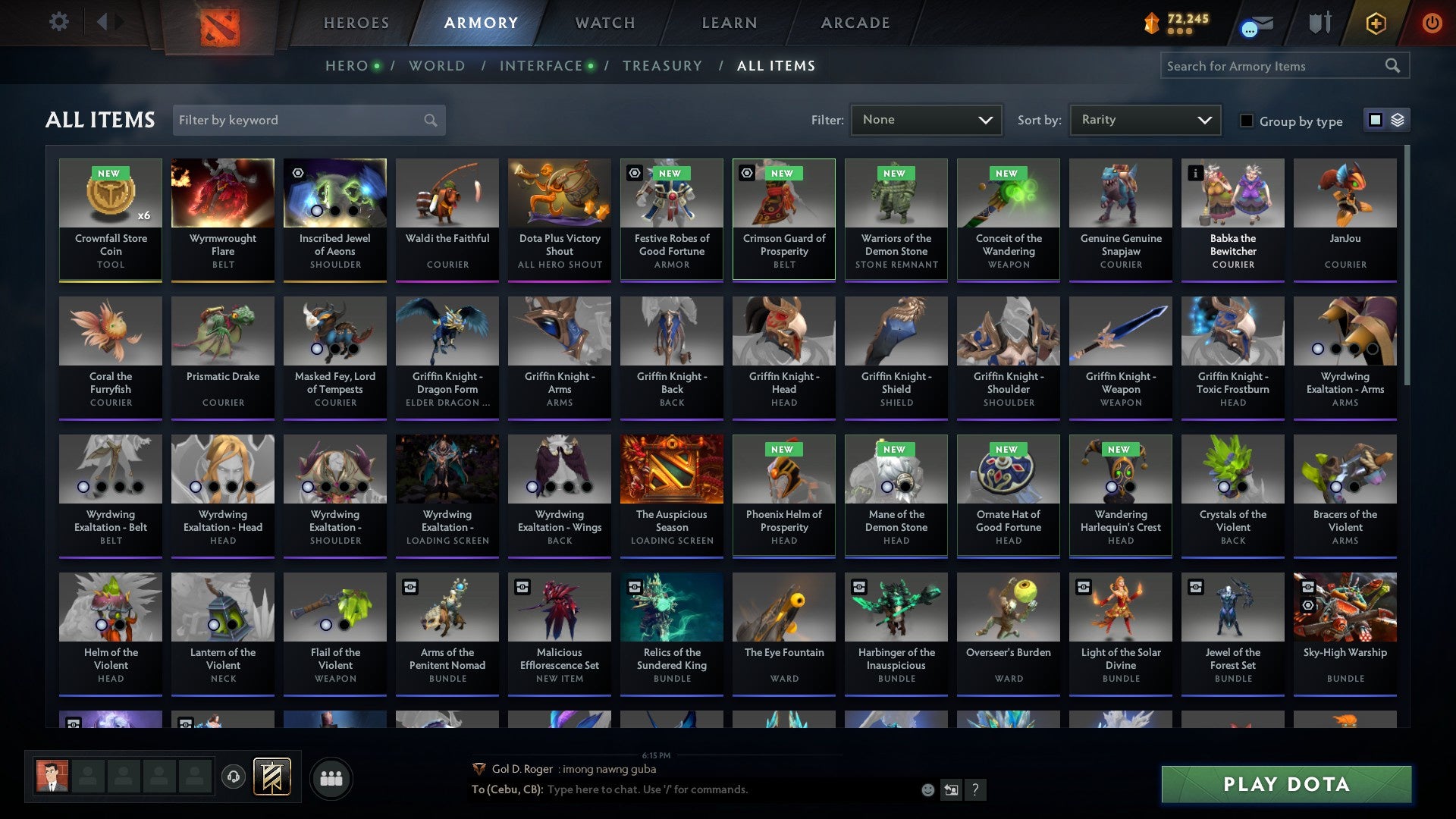Switch to the WATCH tab
The height and width of the screenshot is (819, 1456).
point(604,23)
